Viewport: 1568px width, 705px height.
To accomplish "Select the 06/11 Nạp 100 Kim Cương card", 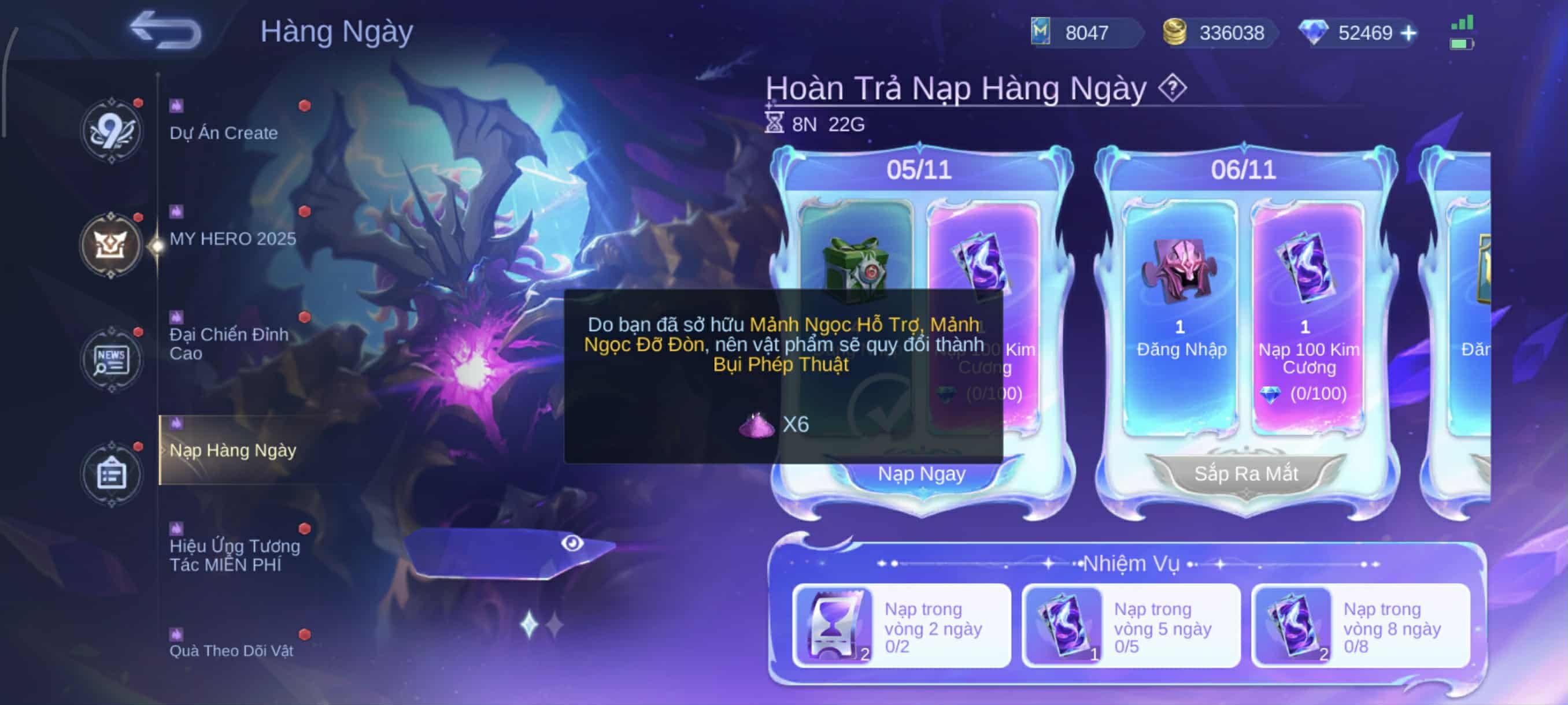I will pyautogui.click(x=1308, y=316).
